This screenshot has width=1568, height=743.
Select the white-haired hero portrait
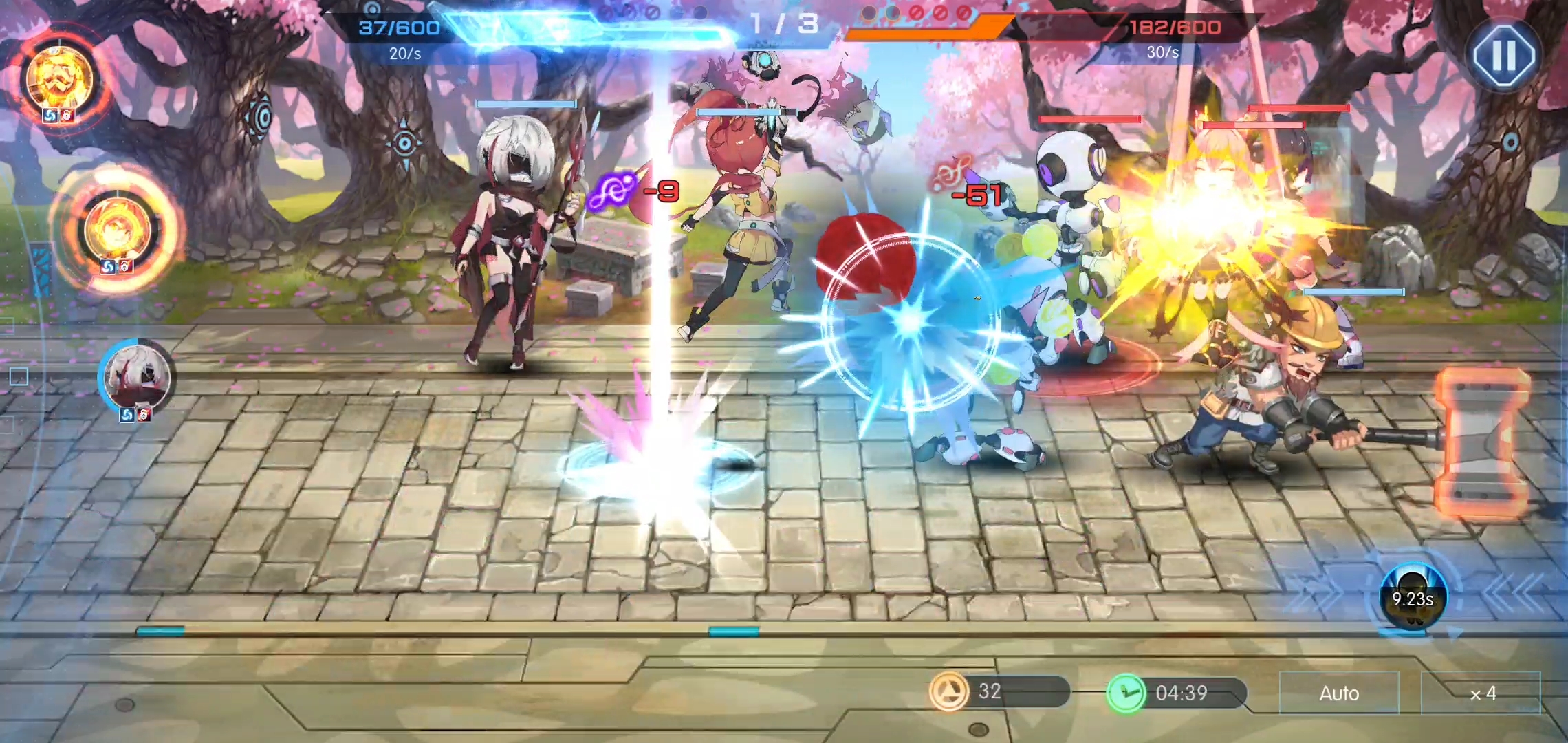coord(136,377)
